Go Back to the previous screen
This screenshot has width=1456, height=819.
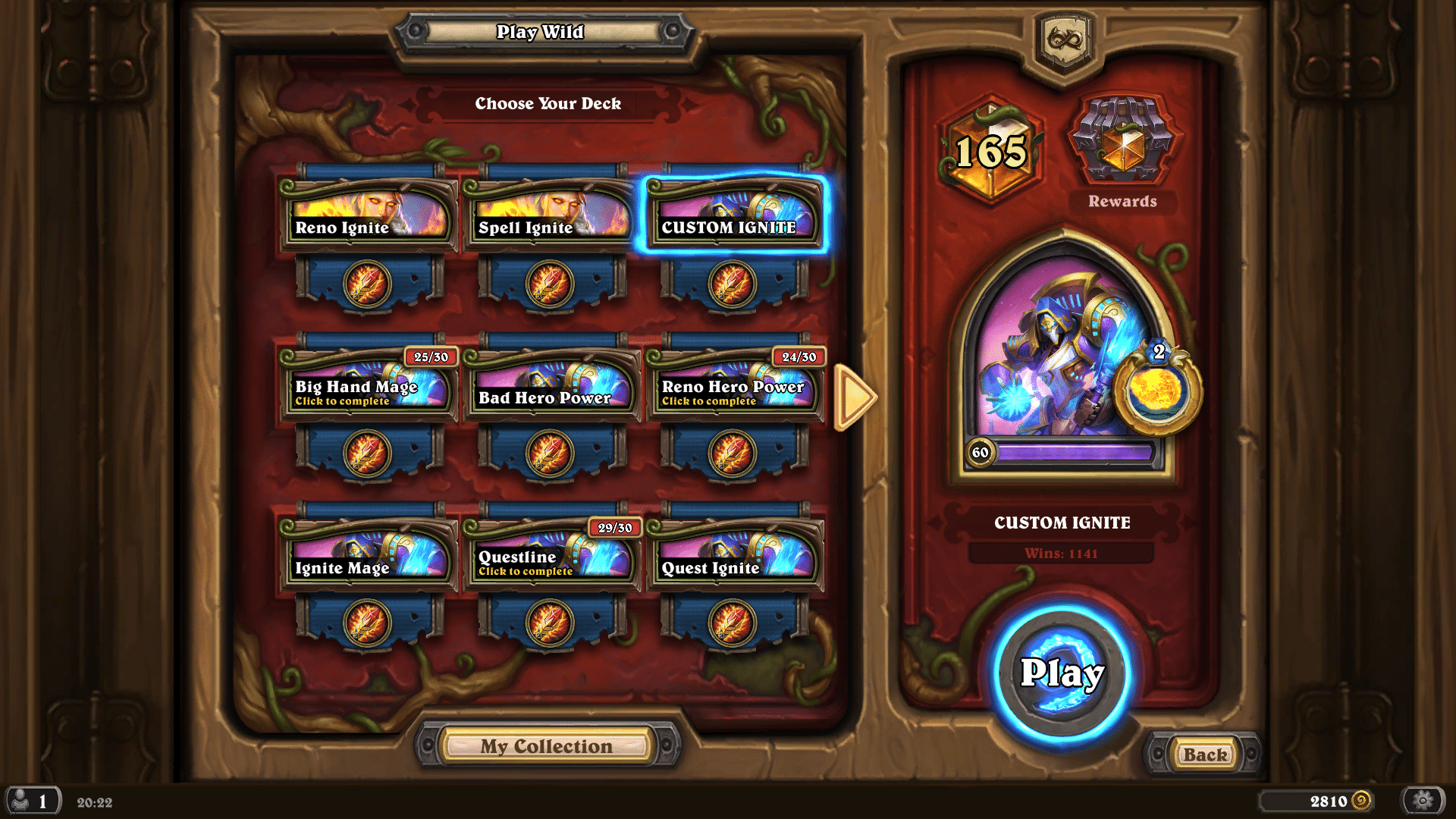[1204, 755]
